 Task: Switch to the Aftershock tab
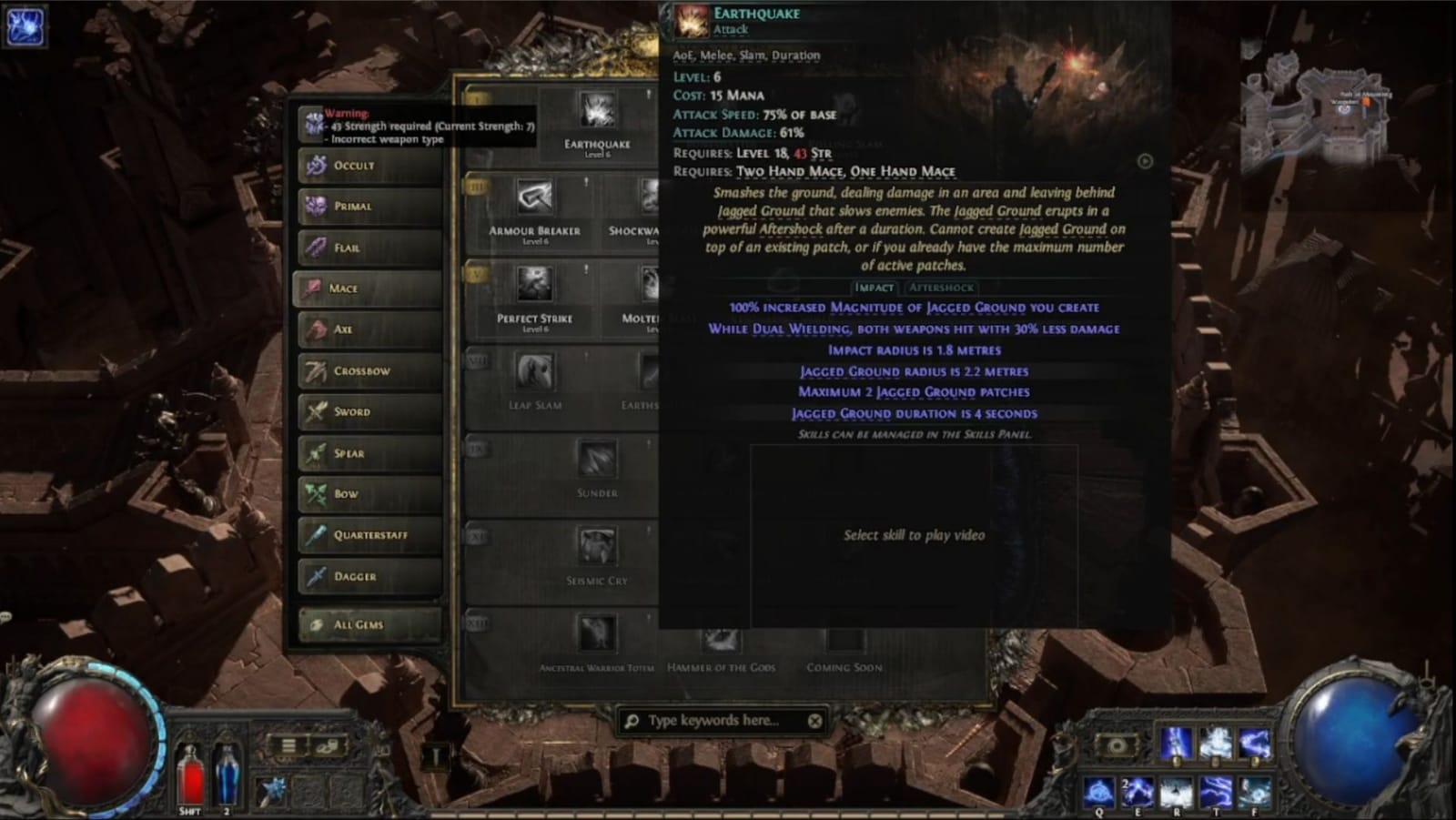coord(944,287)
